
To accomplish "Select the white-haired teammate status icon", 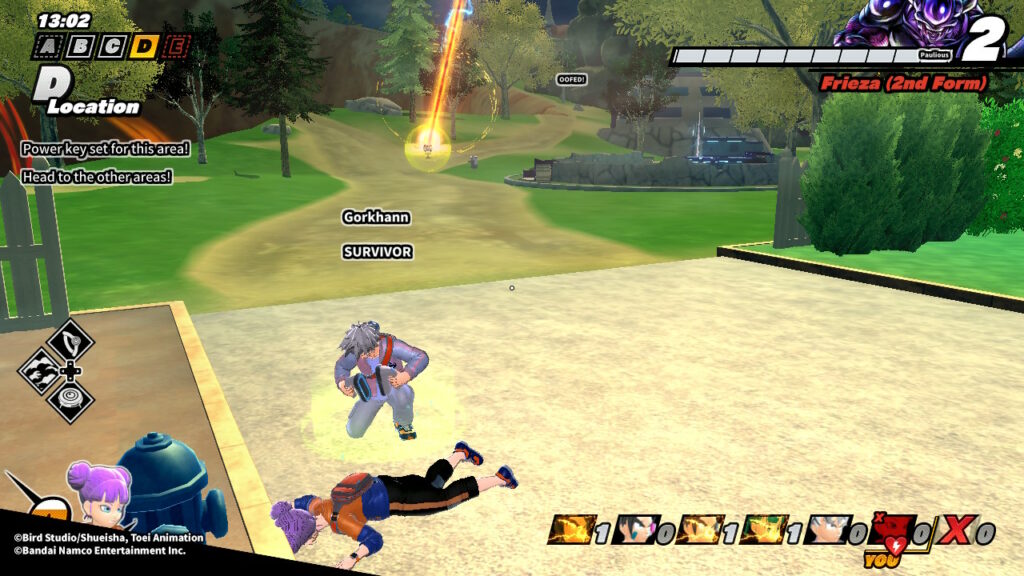I will tap(828, 531).
